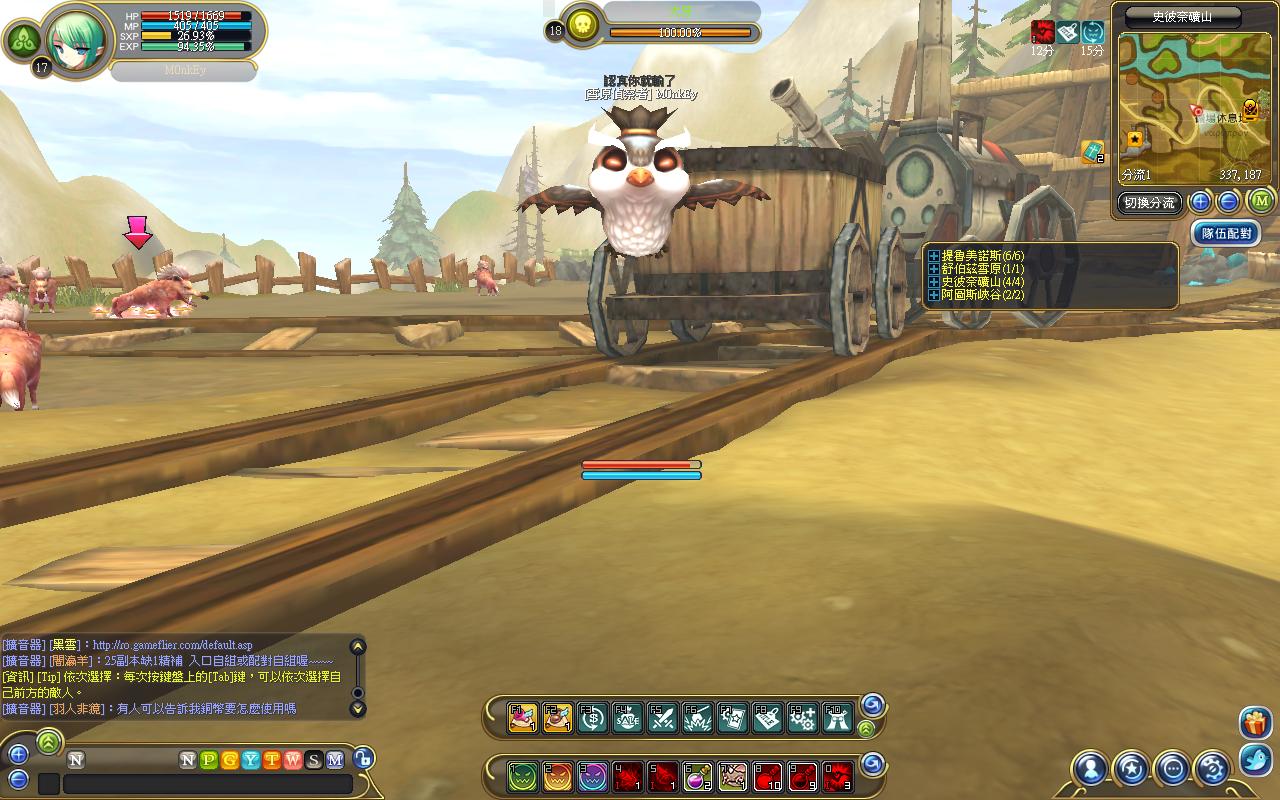Activate the F5 crossed swords skill
The height and width of the screenshot is (800, 1280).
tap(662, 718)
